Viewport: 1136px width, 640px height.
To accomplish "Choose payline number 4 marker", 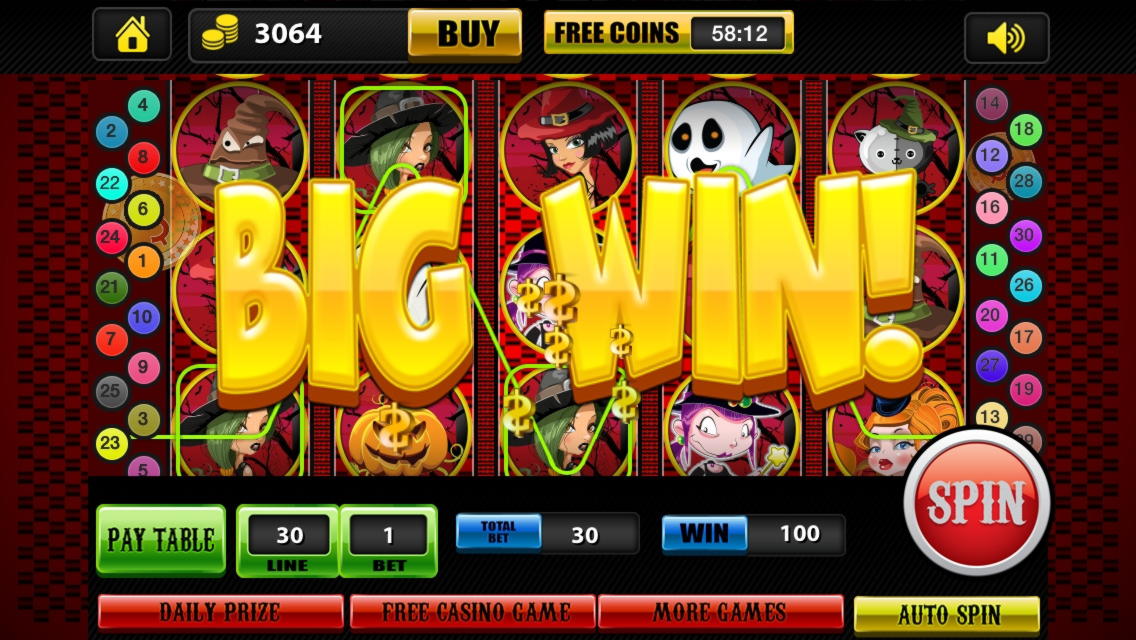I will [143, 105].
